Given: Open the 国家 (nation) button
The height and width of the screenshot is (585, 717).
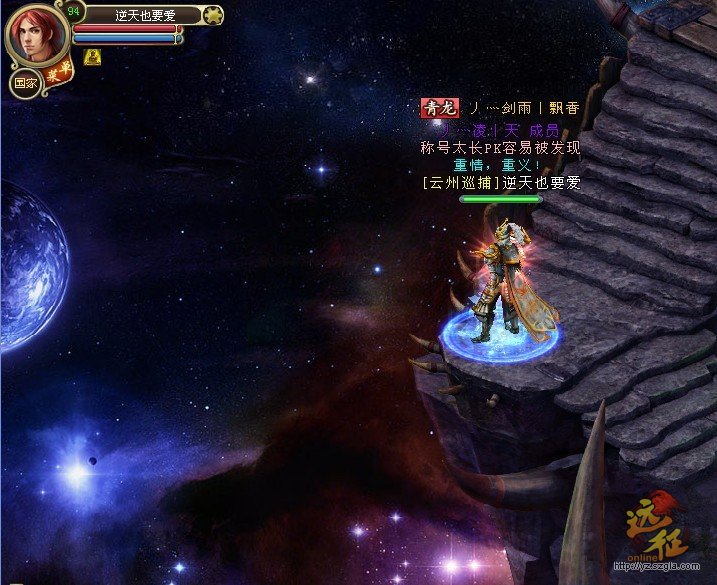Looking at the screenshot, I should 24,84.
